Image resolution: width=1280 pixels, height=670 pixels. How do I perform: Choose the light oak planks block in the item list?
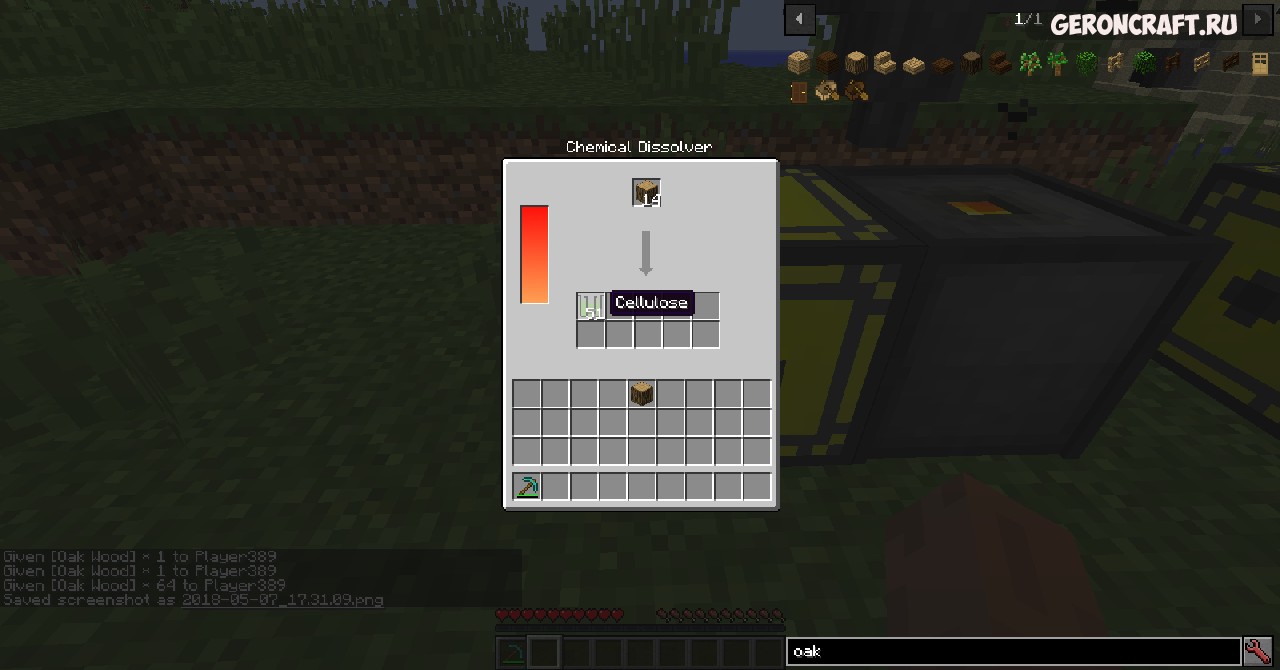click(x=798, y=64)
